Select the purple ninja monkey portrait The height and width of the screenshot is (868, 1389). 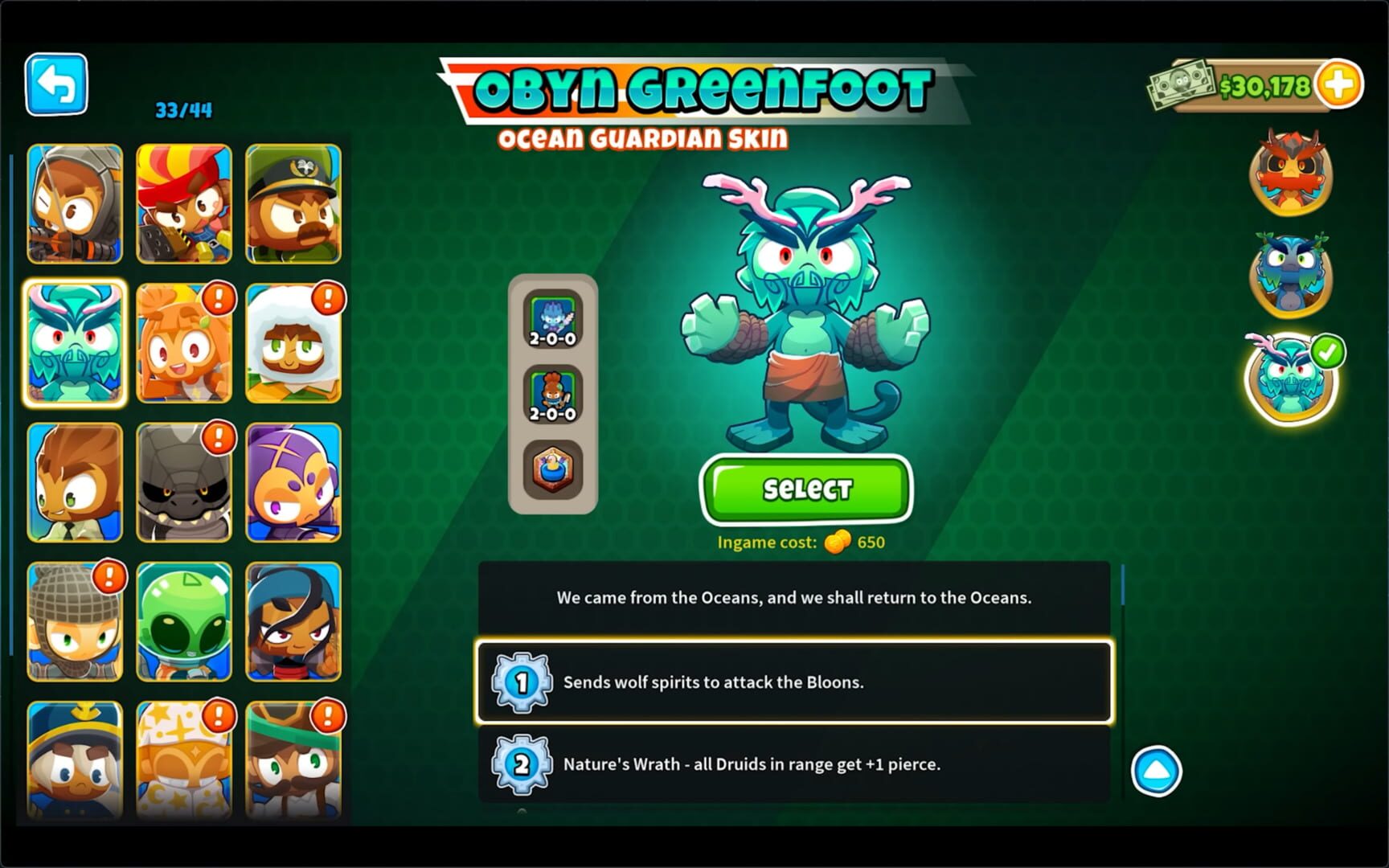click(294, 484)
